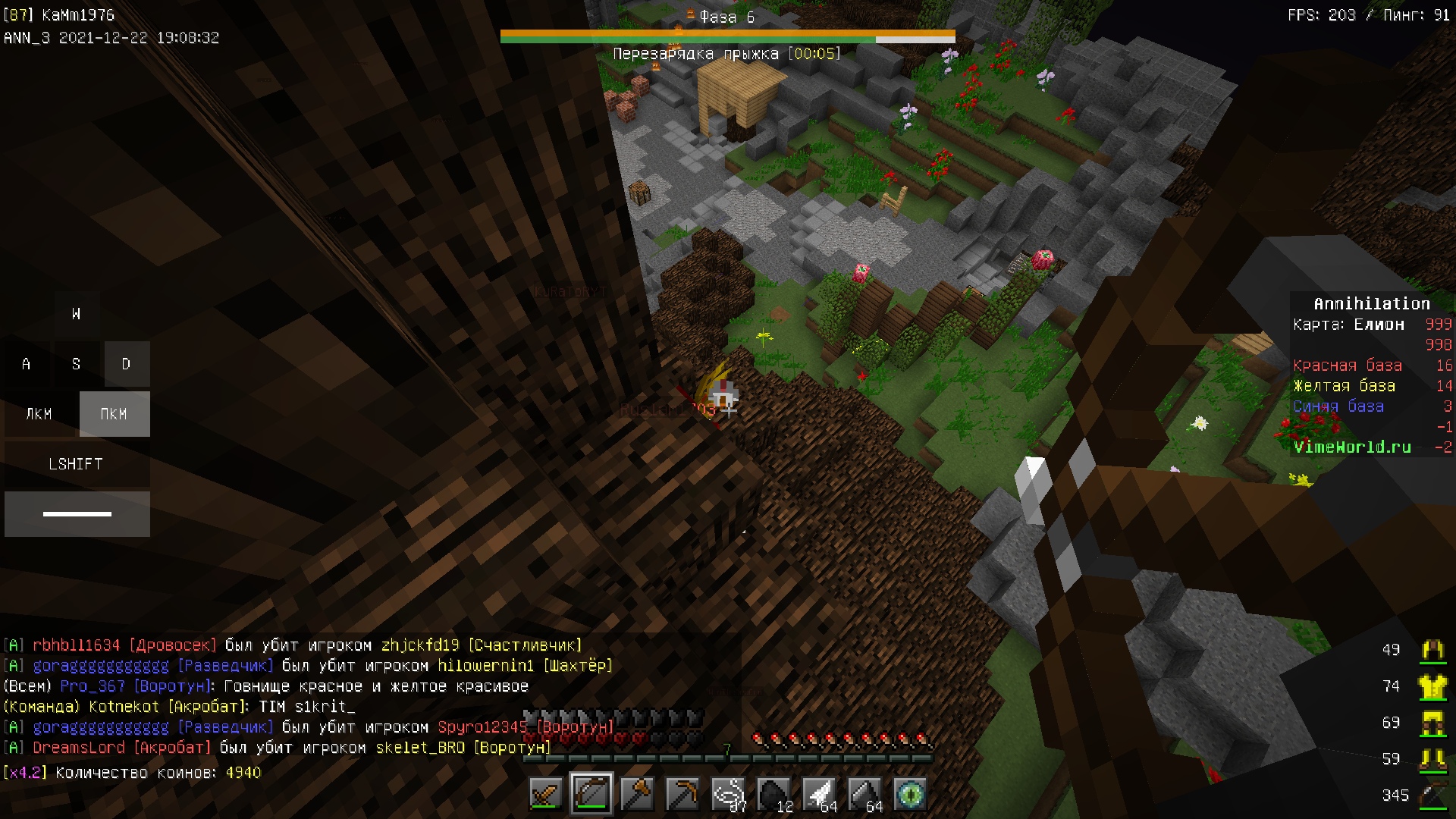
Task: Choose the bow in the hotbar
Action: (x=591, y=794)
